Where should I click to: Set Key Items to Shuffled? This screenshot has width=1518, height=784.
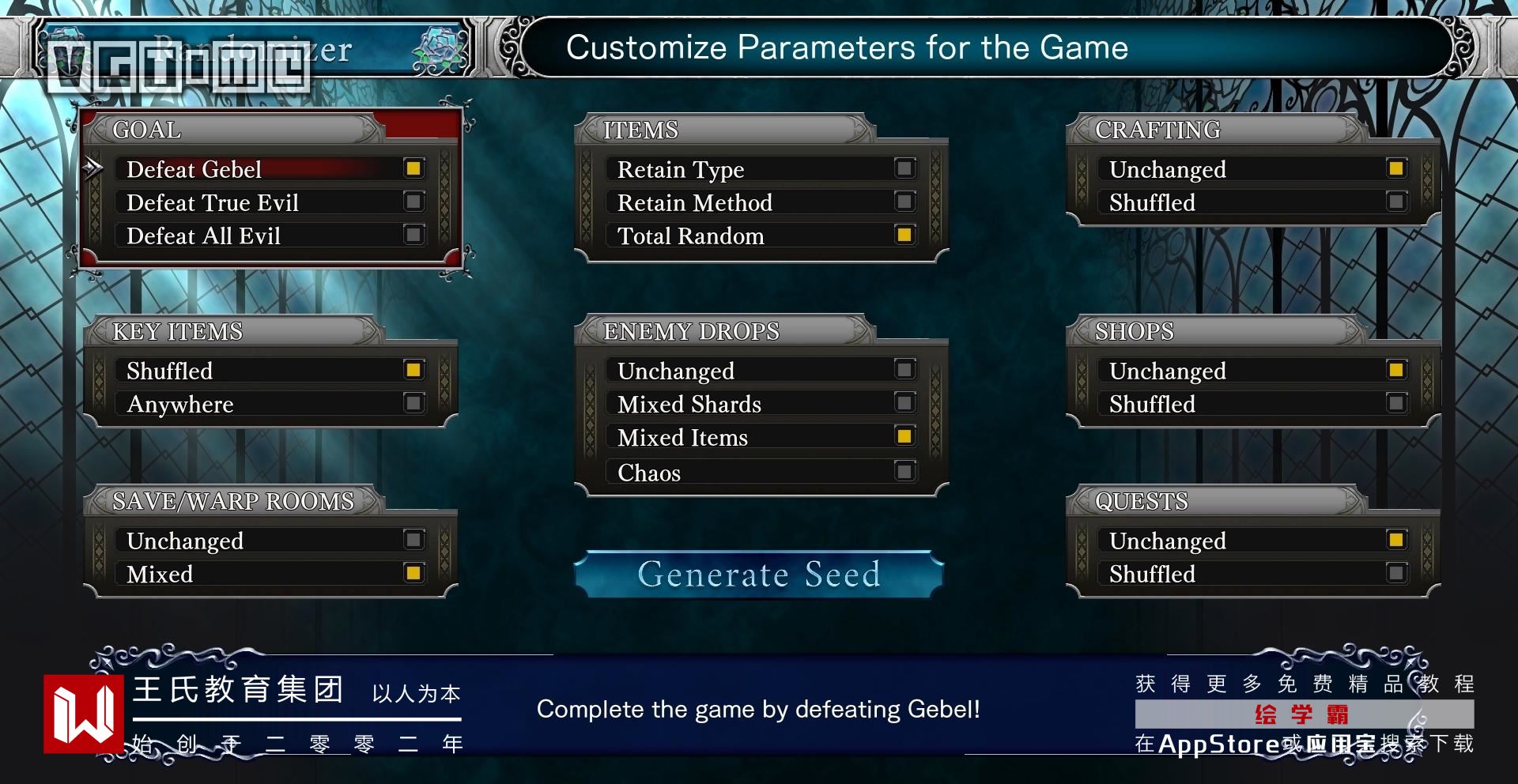pyautogui.click(x=270, y=371)
